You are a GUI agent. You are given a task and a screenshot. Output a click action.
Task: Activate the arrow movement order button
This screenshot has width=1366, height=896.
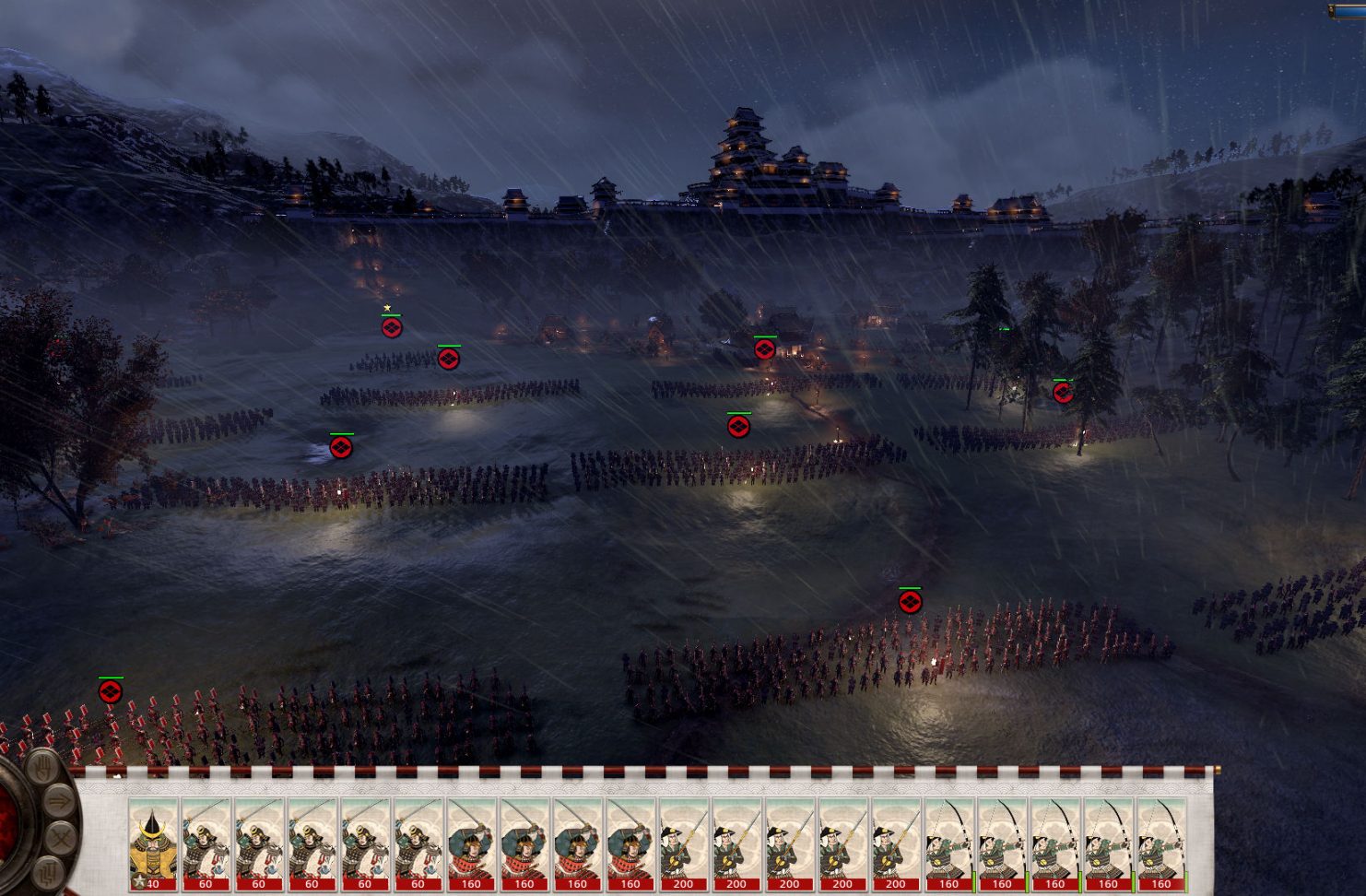[x=58, y=802]
